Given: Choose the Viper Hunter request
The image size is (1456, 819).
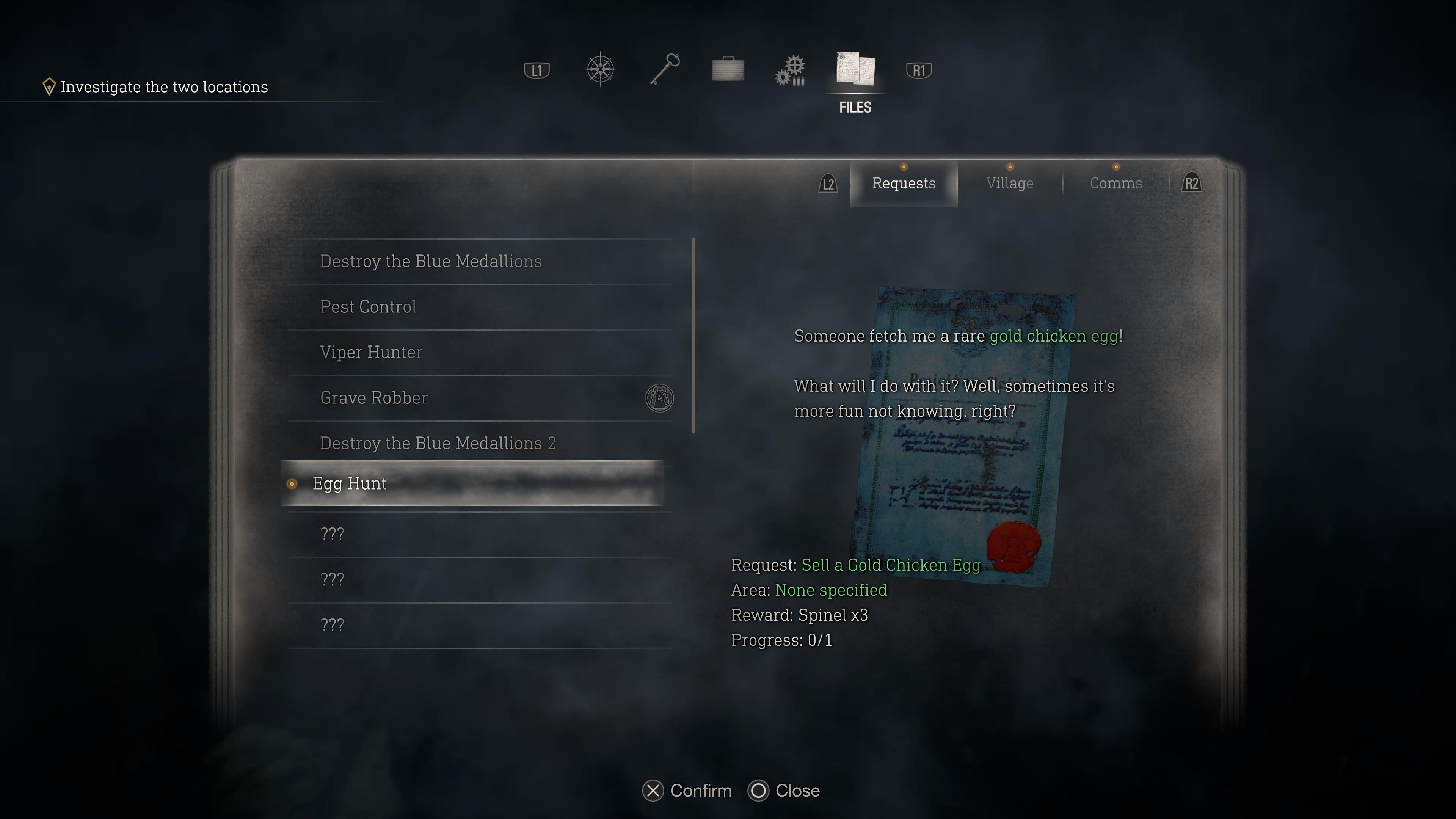Looking at the screenshot, I should 371,352.
